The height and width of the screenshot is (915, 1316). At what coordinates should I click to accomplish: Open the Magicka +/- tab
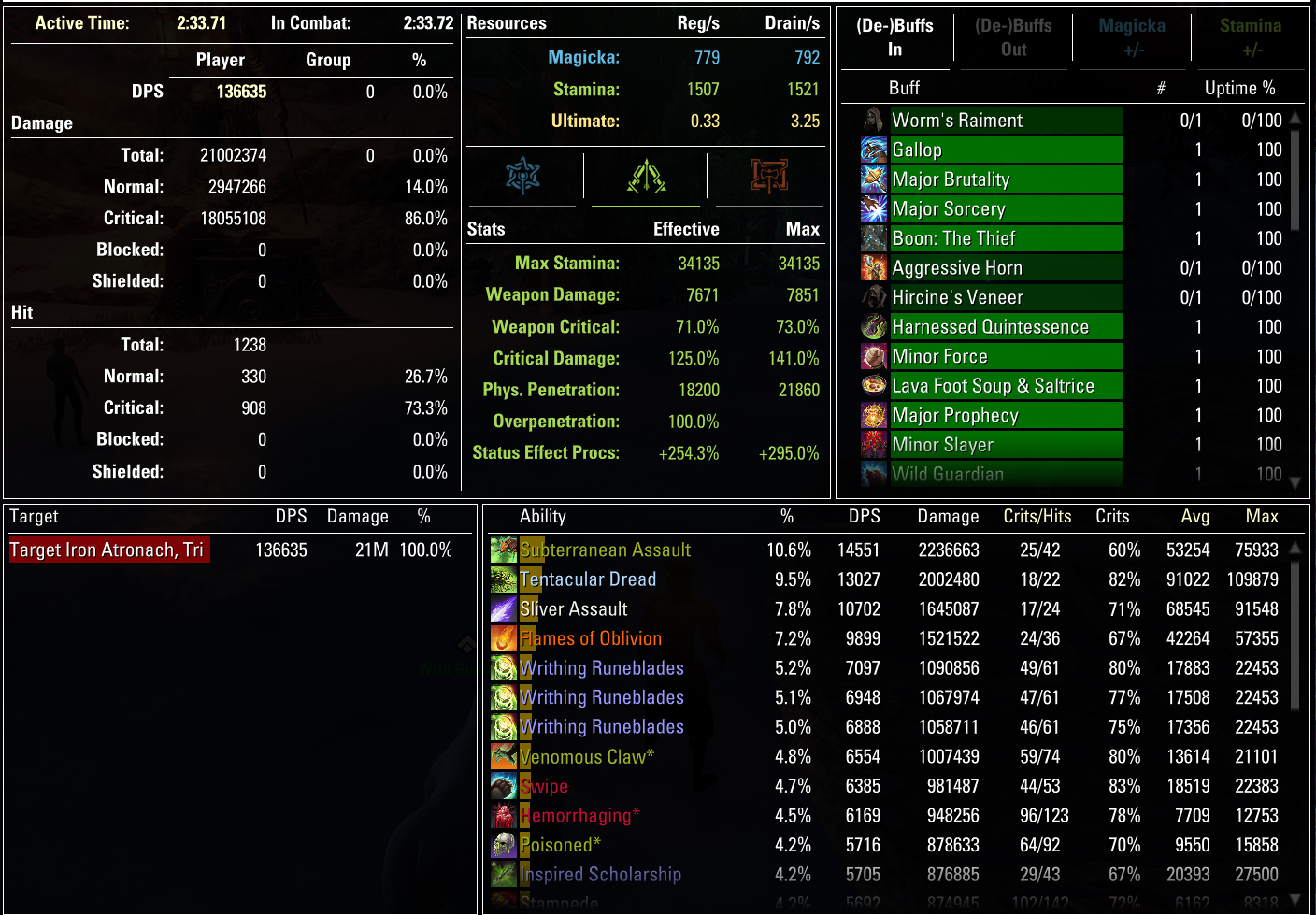coord(1132,38)
